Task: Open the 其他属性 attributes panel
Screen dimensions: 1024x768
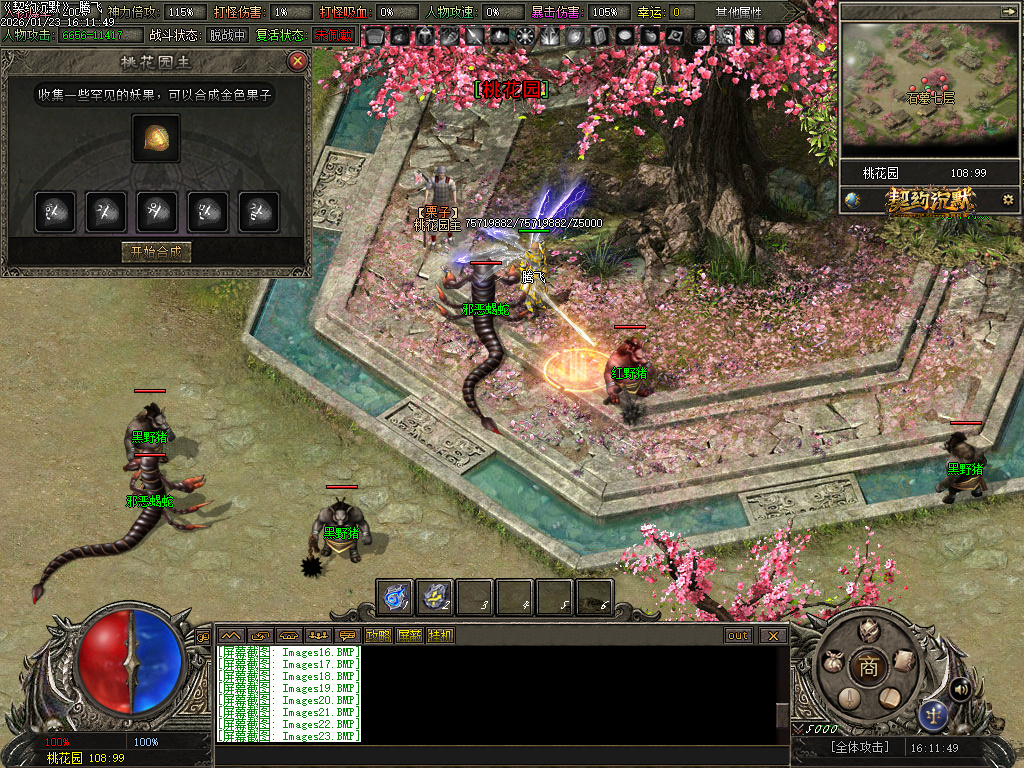Action: [738, 12]
